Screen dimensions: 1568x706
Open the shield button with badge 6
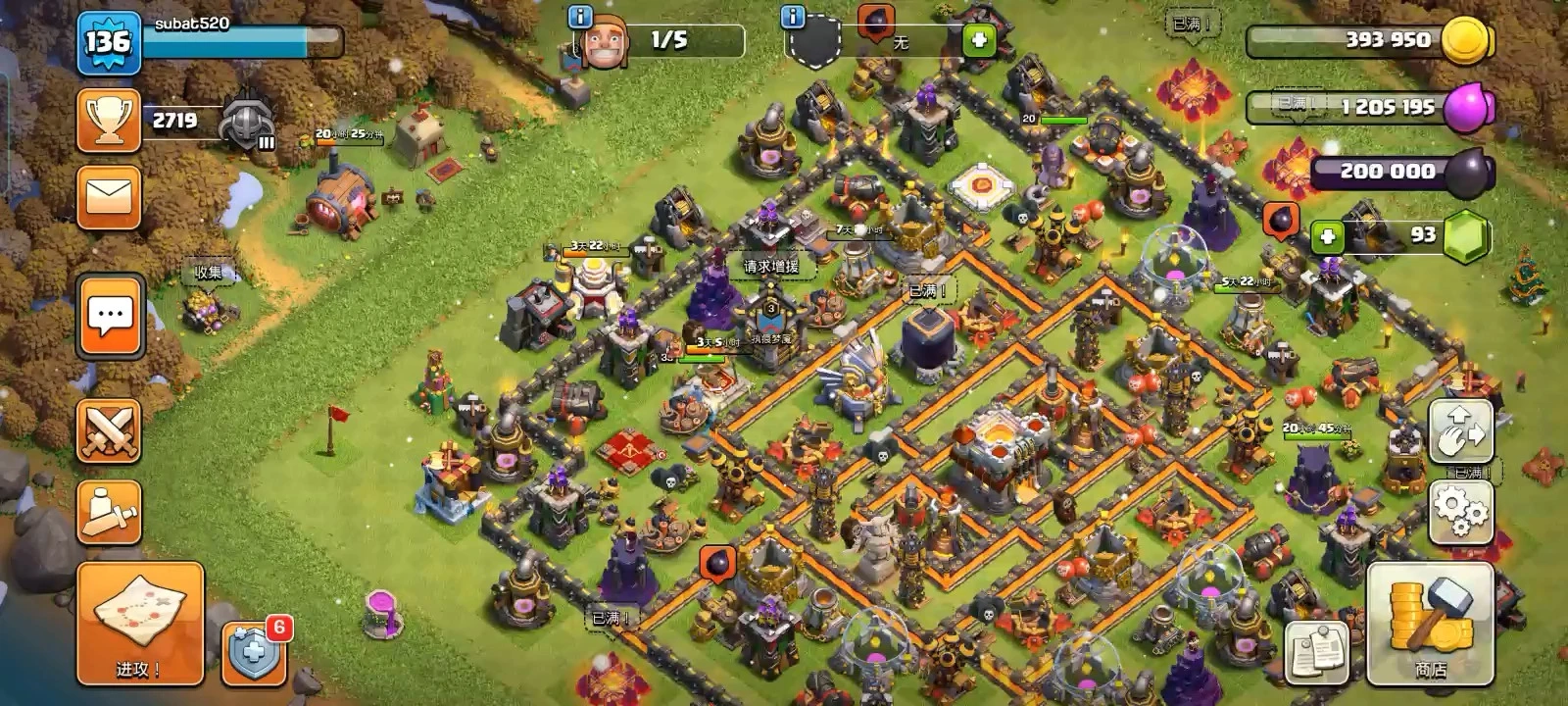(255, 652)
